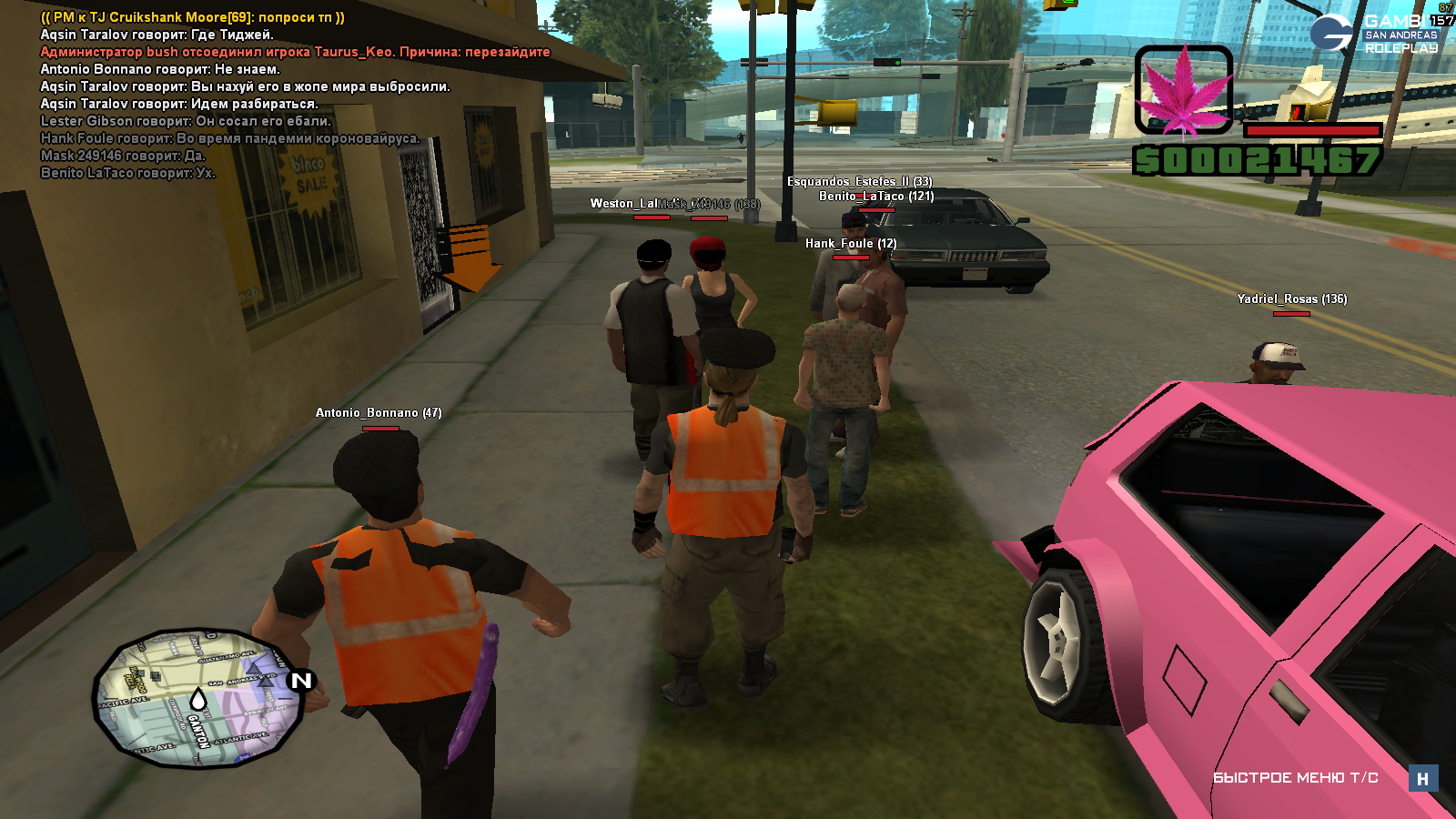Click the Gambit San Andreas Roleplay logo
The width and height of the screenshot is (1456, 819).
tap(1374, 35)
